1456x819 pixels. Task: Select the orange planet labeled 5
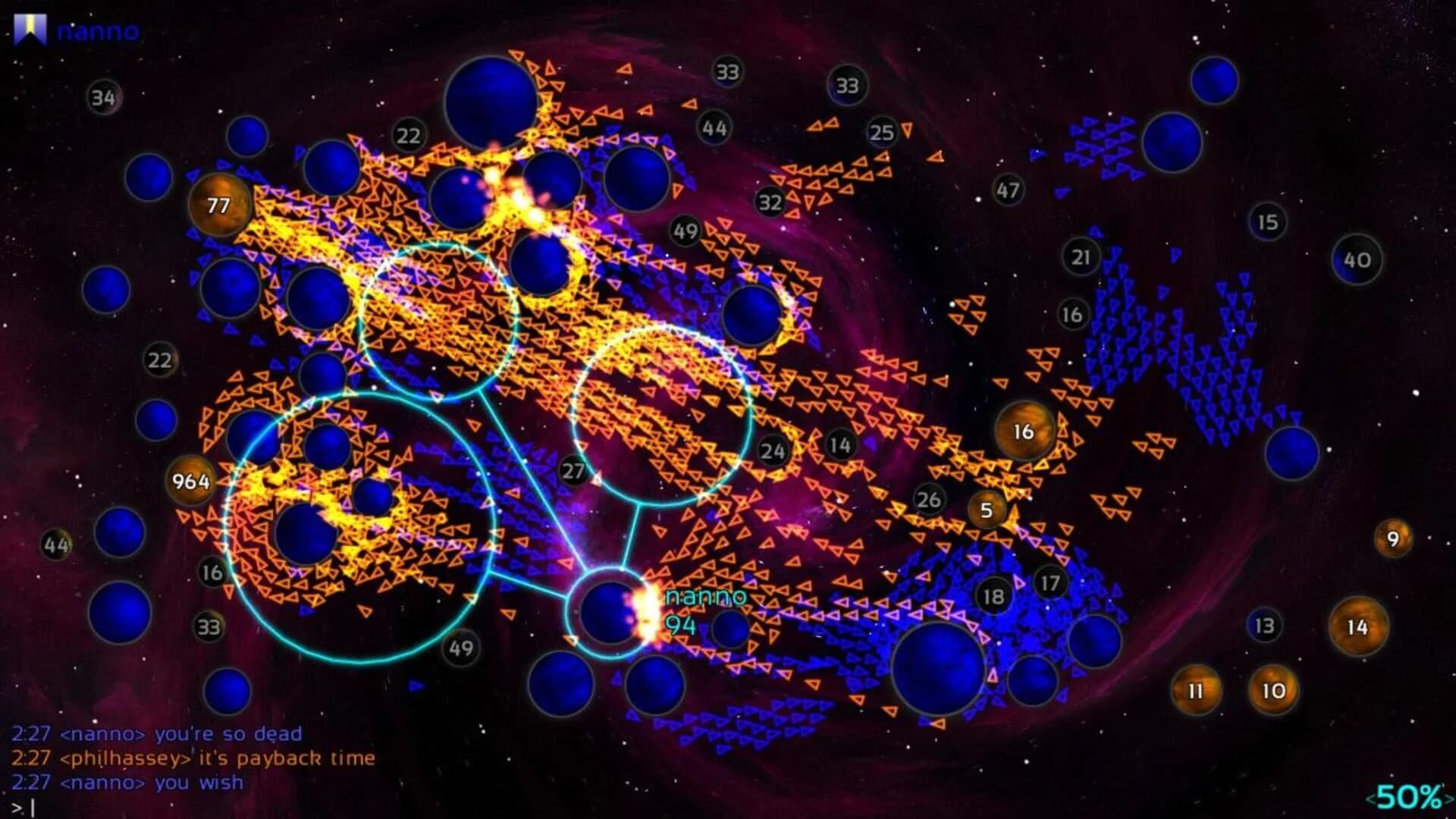[x=987, y=511]
